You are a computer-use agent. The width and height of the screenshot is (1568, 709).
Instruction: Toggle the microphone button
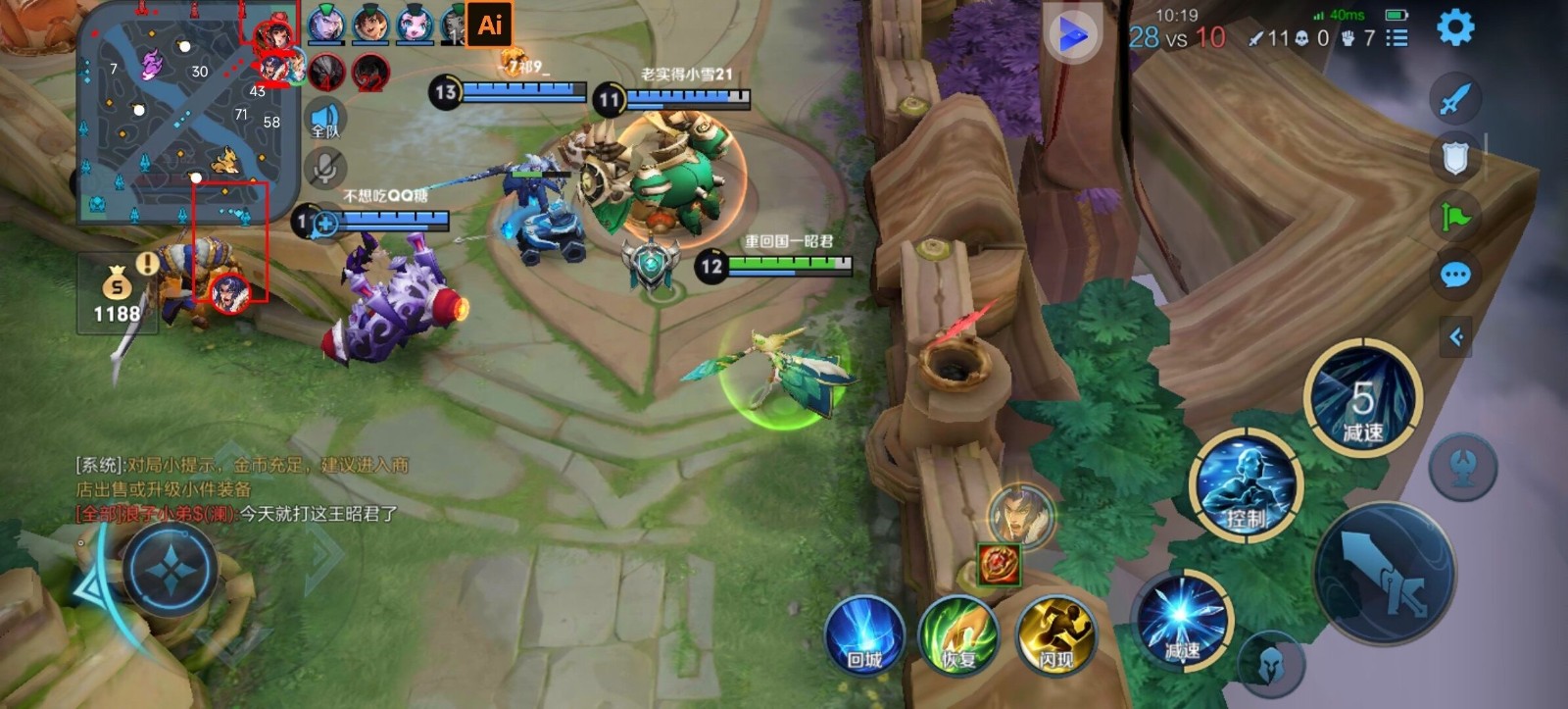324,167
